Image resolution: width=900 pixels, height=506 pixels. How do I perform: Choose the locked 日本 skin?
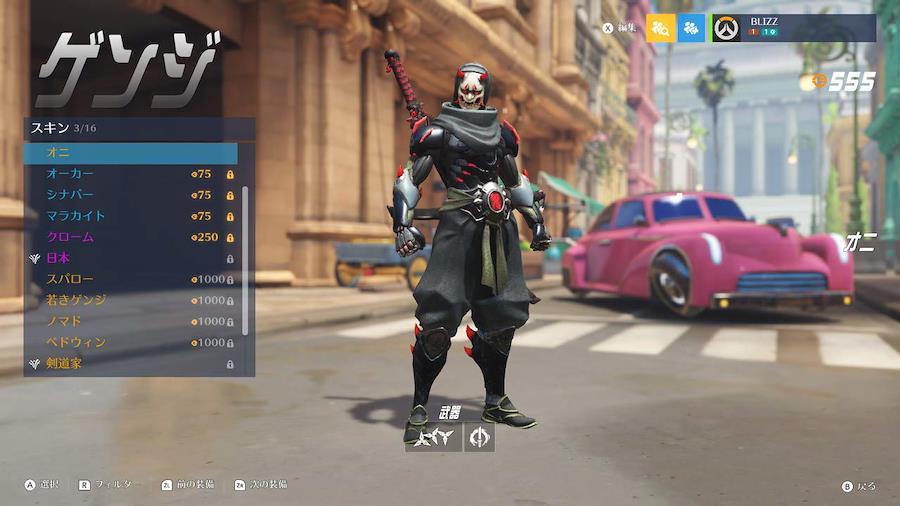130,258
